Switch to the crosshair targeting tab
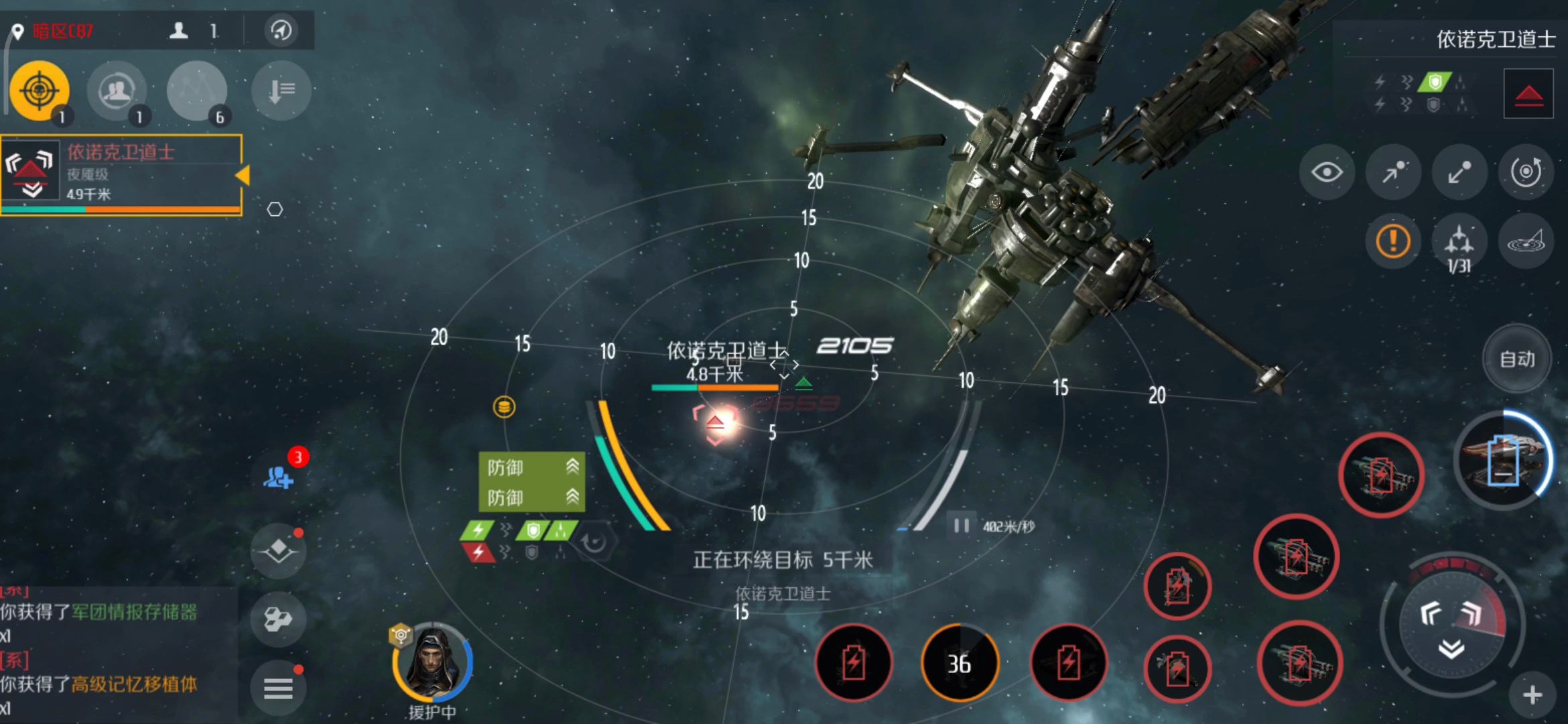 tap(38, 89)
